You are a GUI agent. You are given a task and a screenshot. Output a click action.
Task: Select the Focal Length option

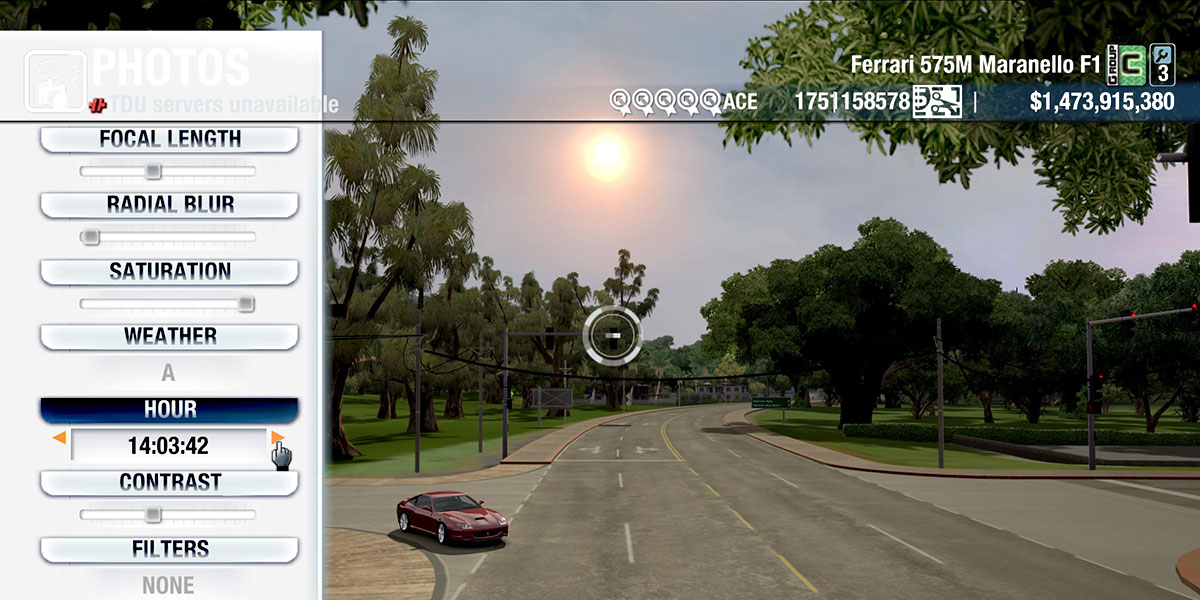coord(169,139)
